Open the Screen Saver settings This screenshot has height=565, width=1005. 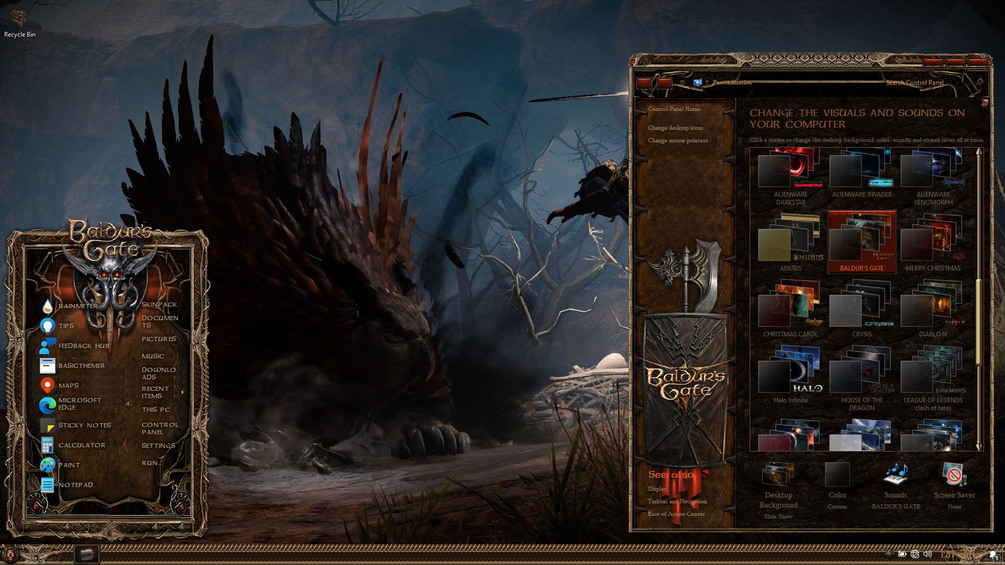click(x=954, y=479)
